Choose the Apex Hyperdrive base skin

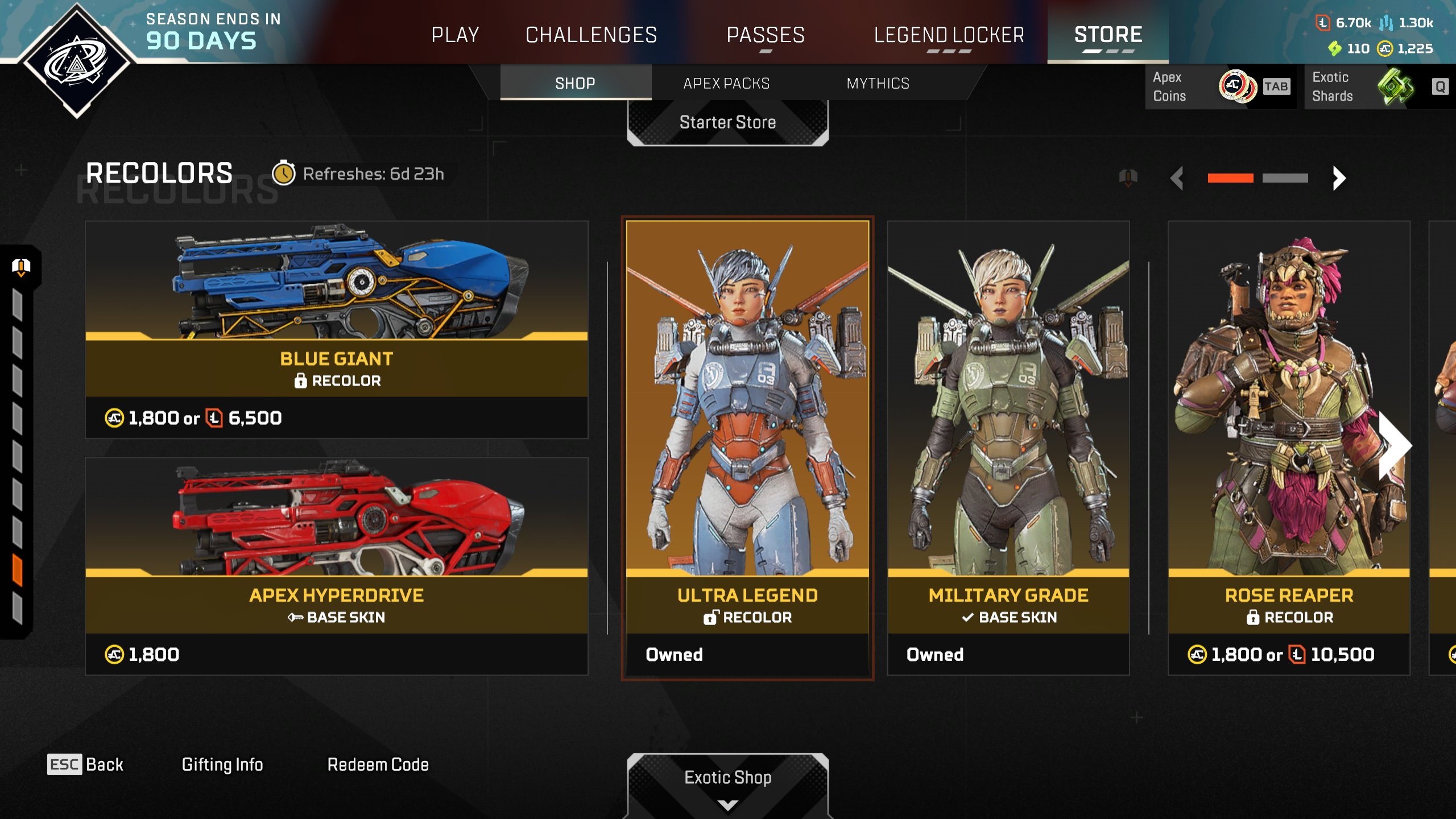tap(336, 565)
